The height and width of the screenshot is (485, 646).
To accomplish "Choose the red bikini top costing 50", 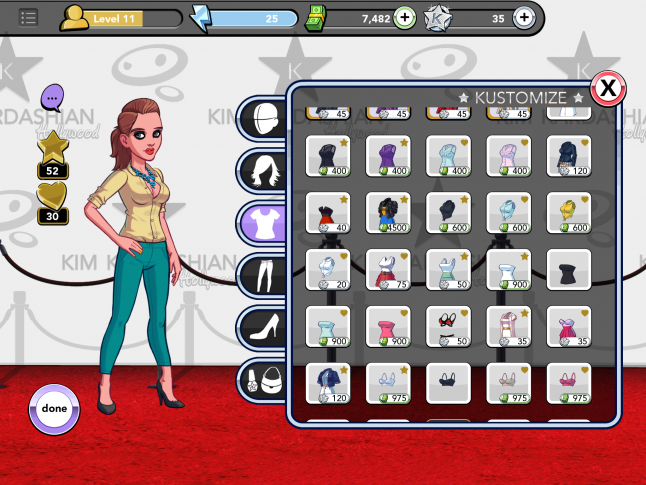I will 448,326.
